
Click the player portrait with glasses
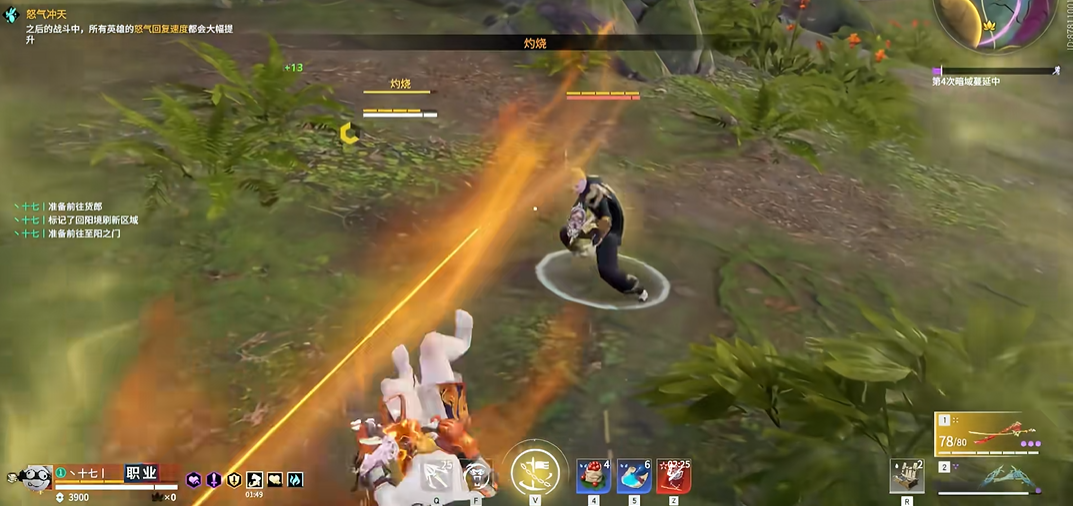point(36,477)
